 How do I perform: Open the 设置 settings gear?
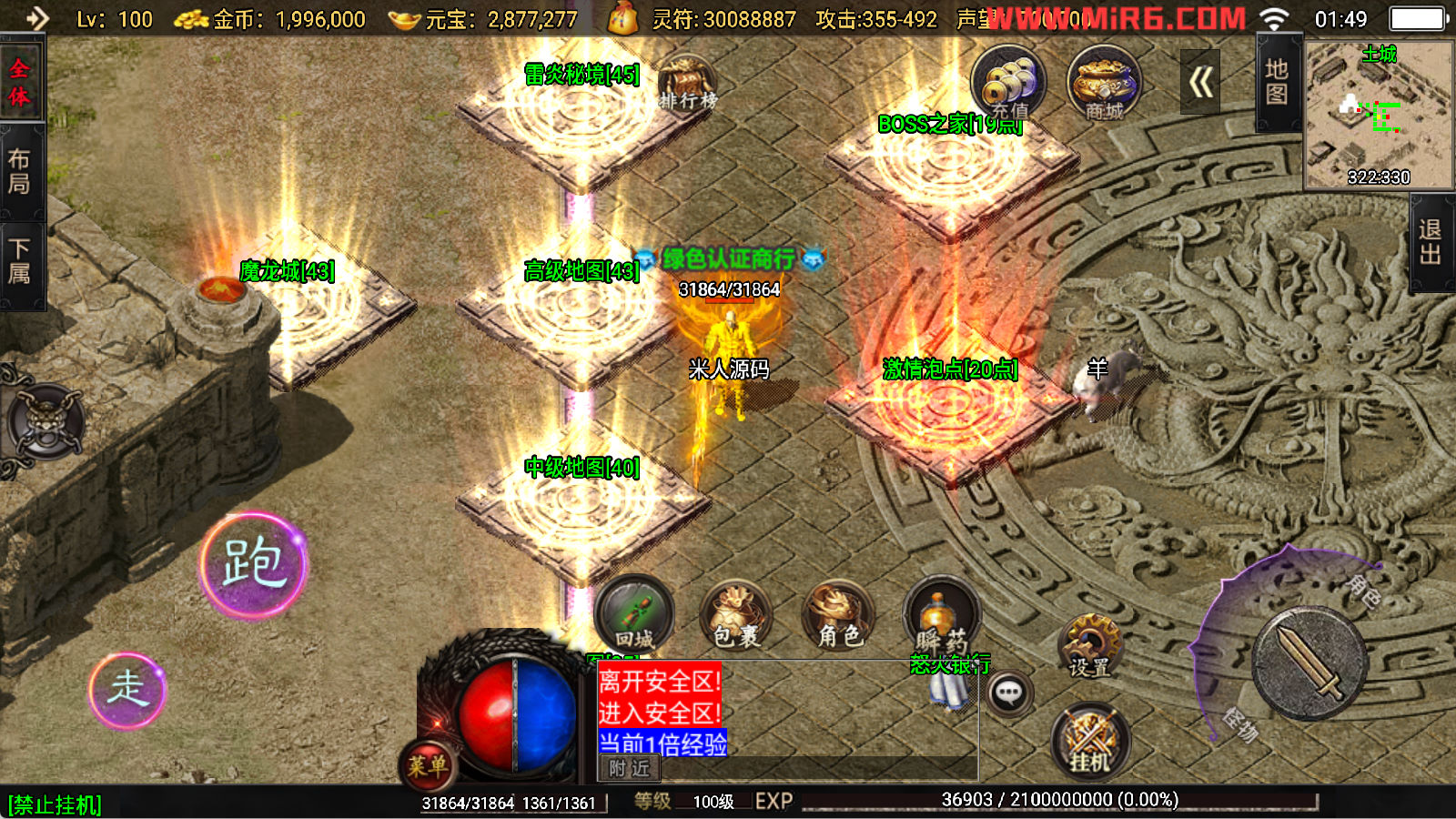pyautogui.click(x=1090, y=646)
